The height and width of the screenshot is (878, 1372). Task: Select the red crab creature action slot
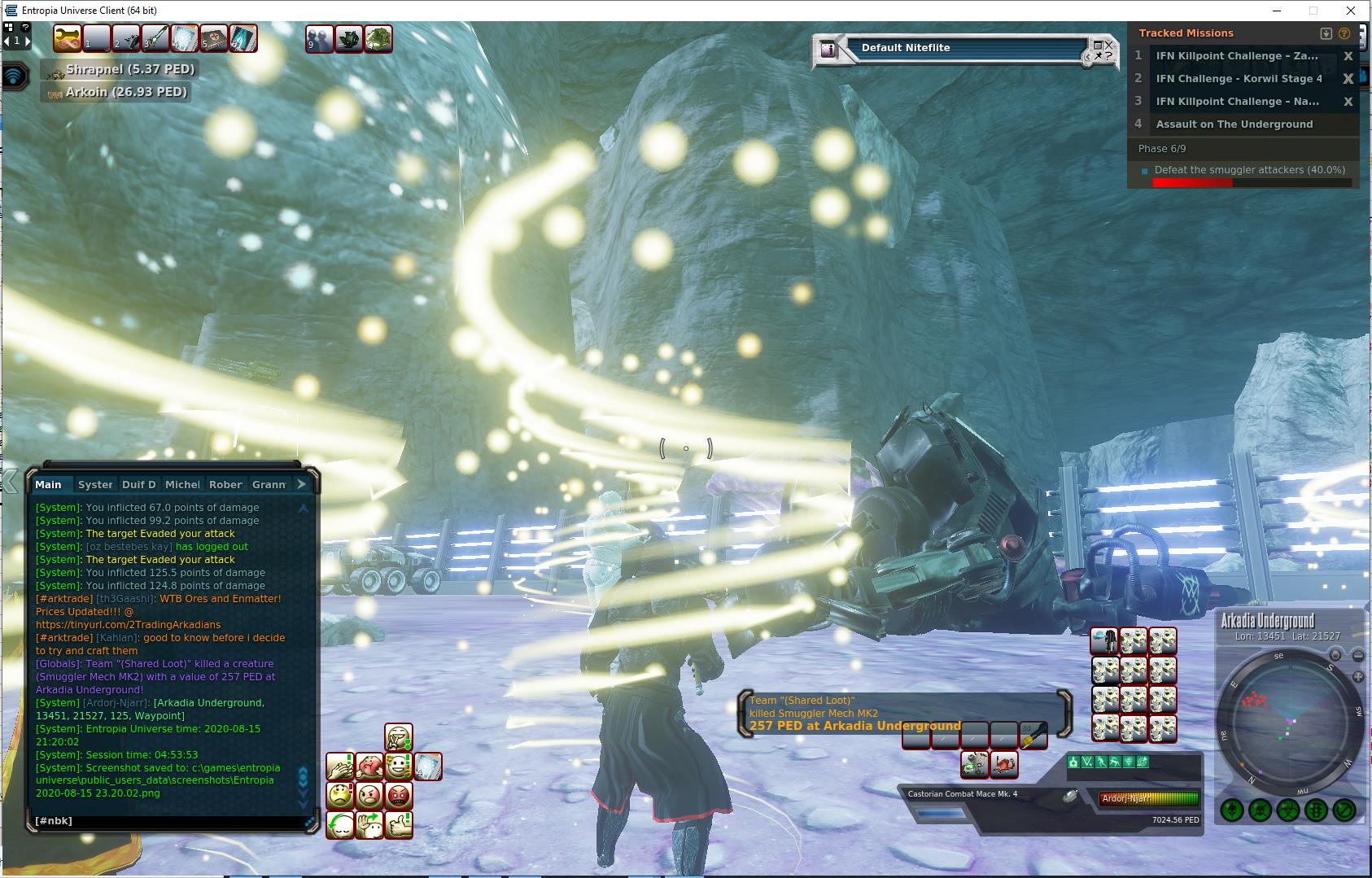click(x=1004, y=764)
